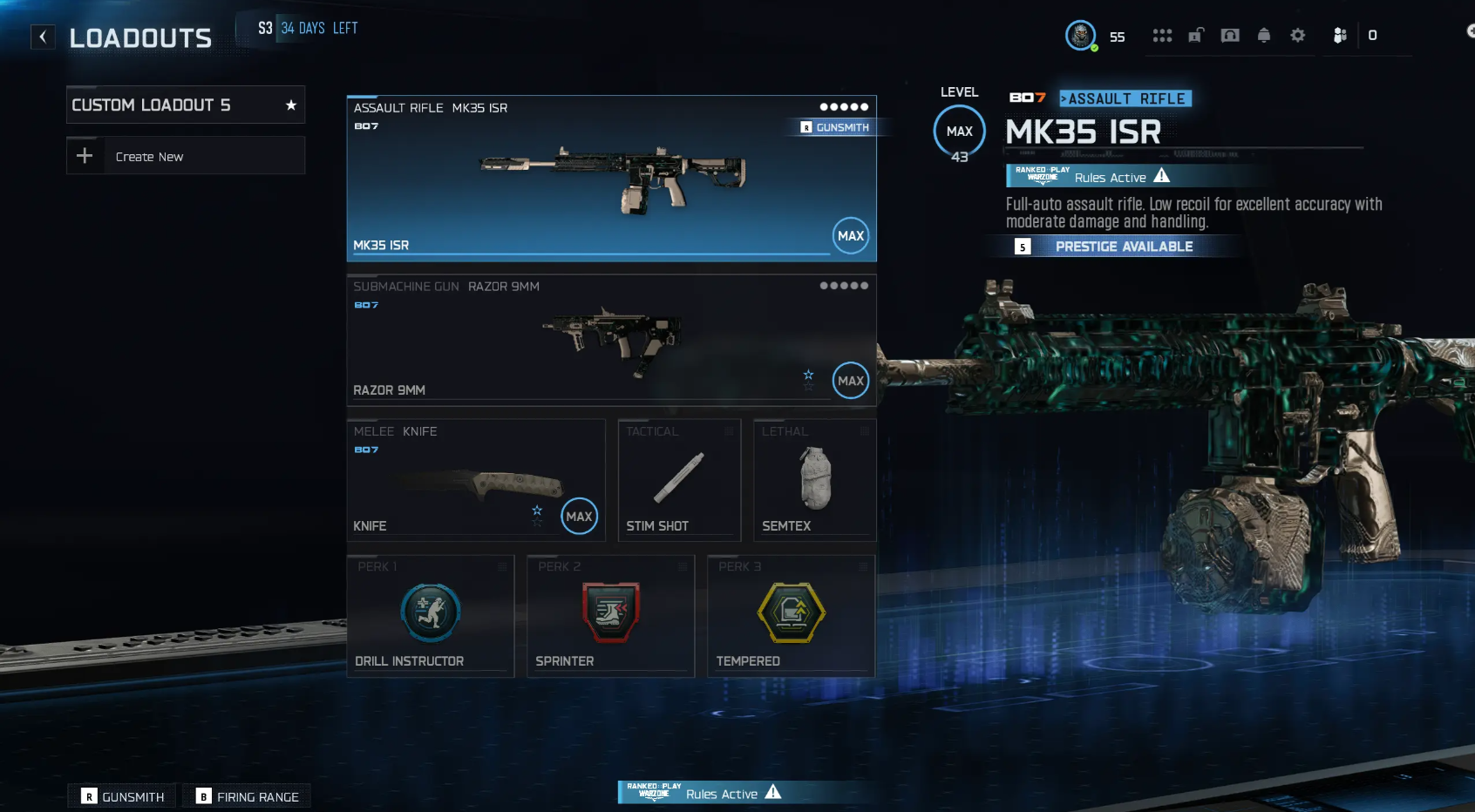The height and width of the screenshot is (812, 1475).
Task: Open the party members icon
Action: point(1340,36)
